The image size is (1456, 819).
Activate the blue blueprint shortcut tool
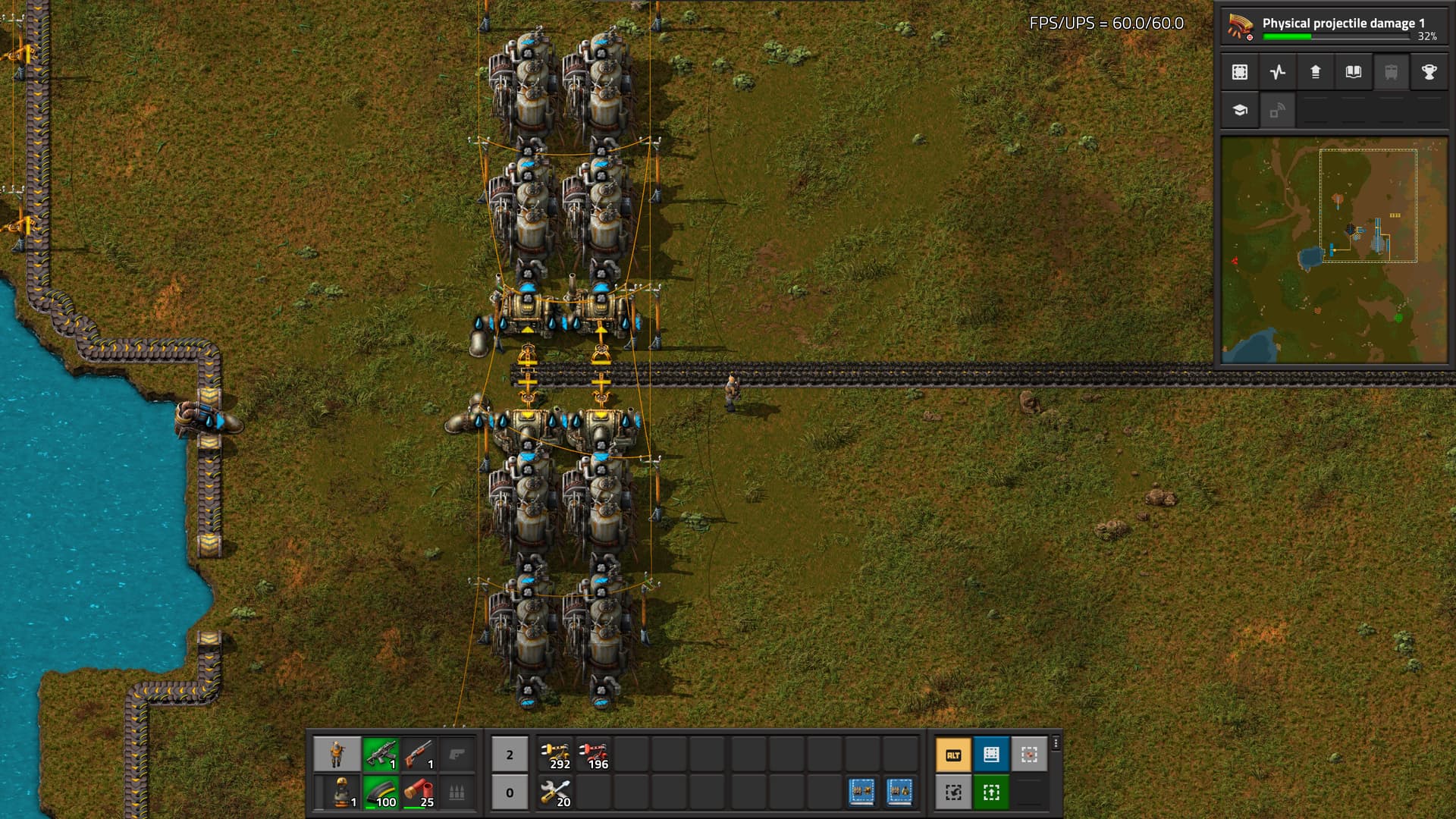(x=991, y=755)
